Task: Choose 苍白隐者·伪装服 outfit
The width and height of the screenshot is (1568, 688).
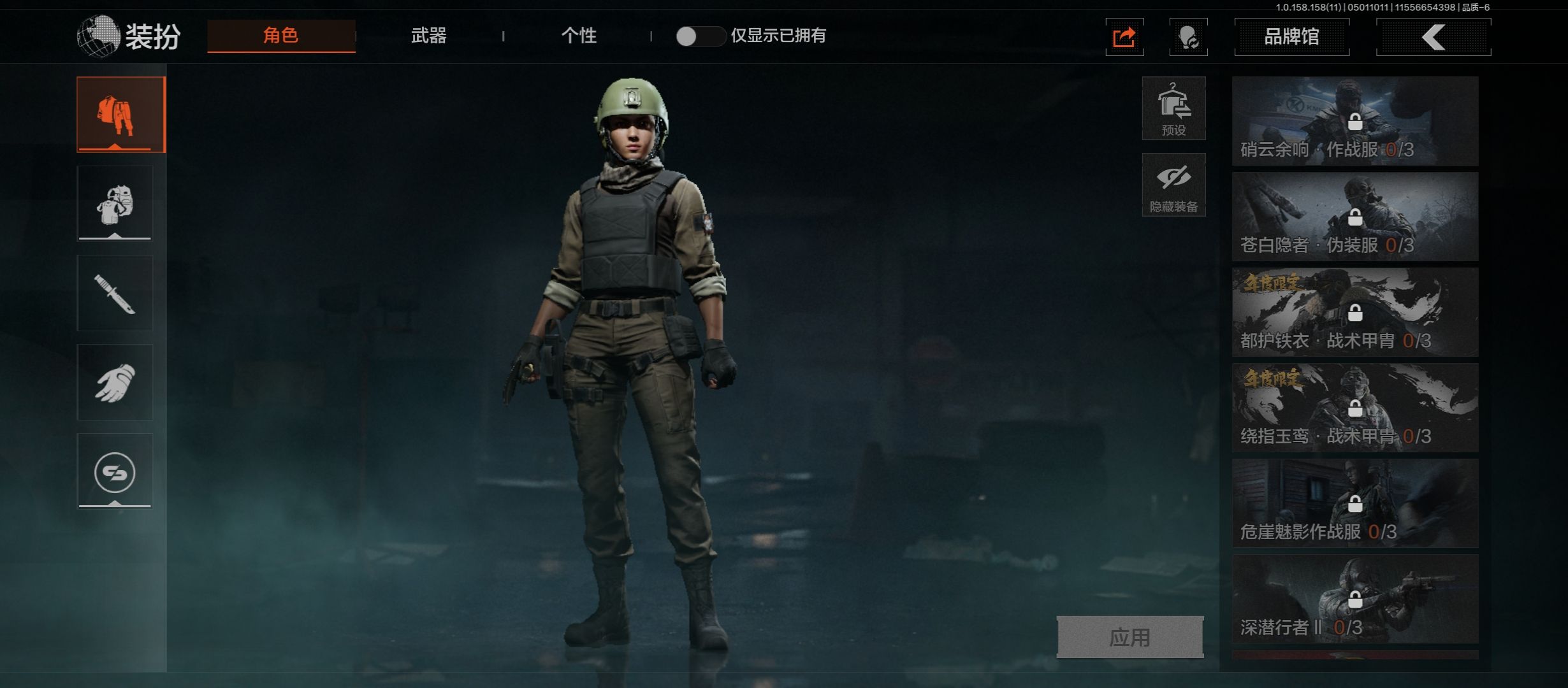Action: (1354, 217)
